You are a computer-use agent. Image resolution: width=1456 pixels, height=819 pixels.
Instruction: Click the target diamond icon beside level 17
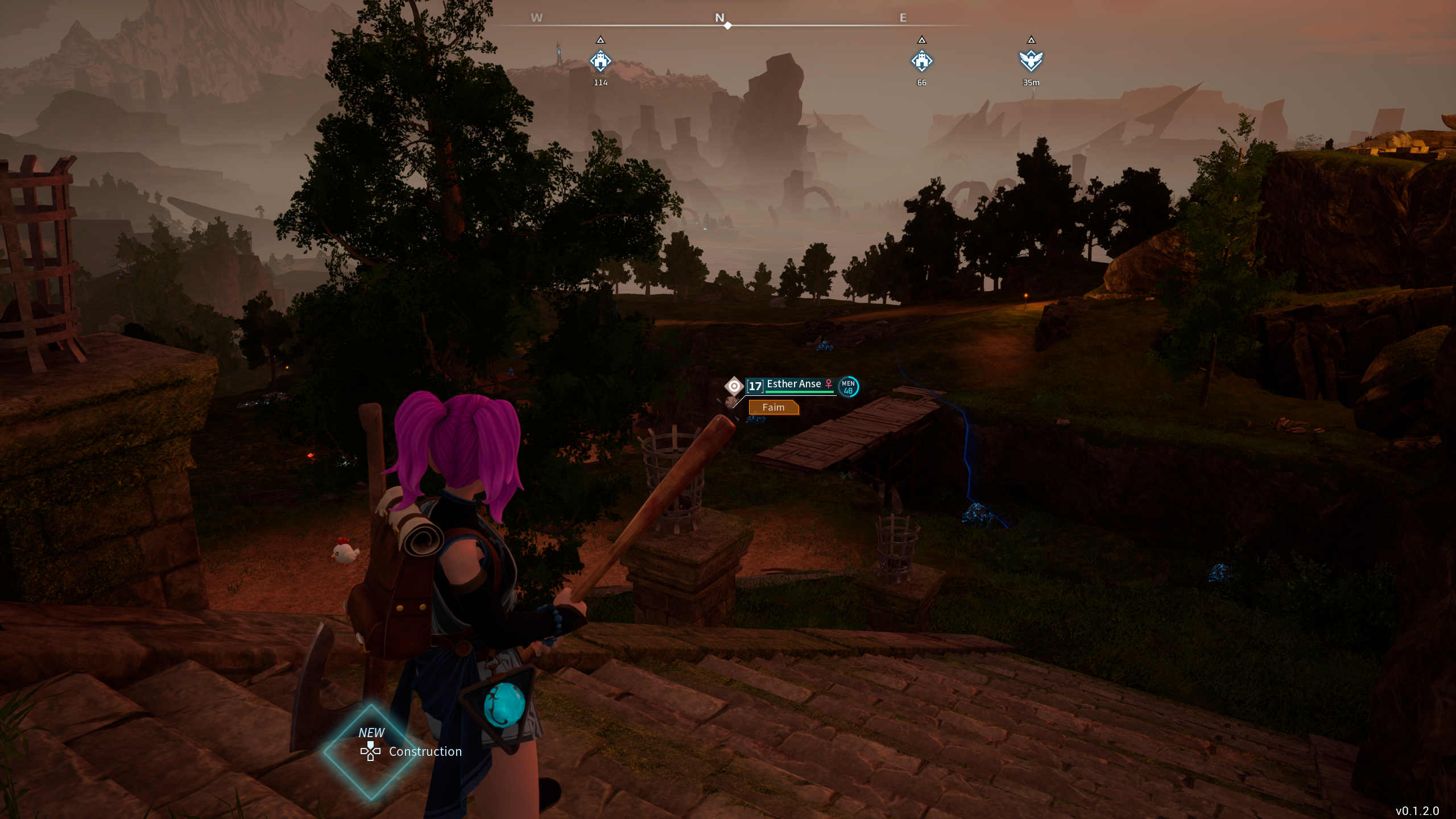click(x=734, y=386)
